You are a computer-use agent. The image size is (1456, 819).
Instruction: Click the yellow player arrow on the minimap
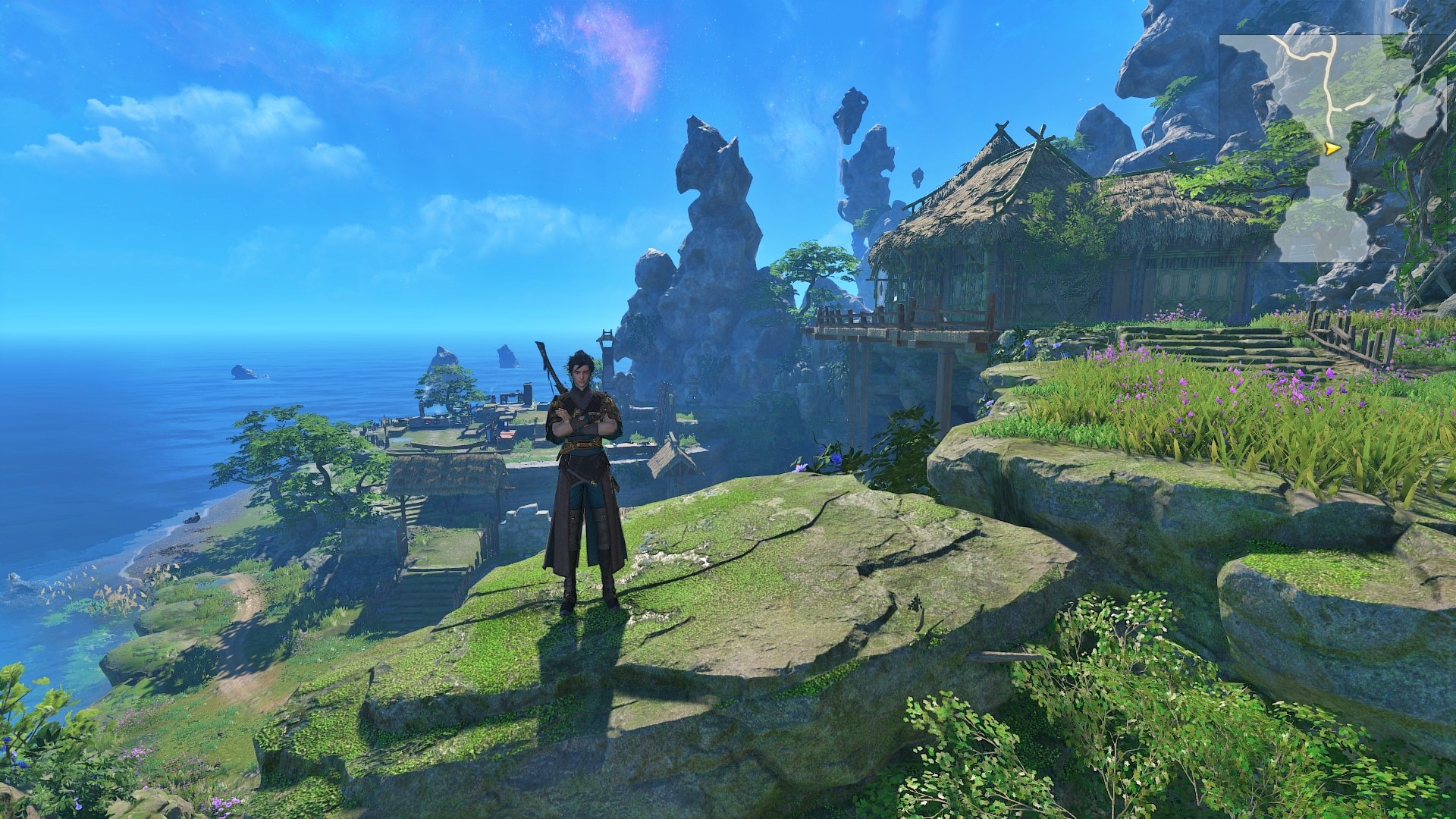click(1332, 149)
